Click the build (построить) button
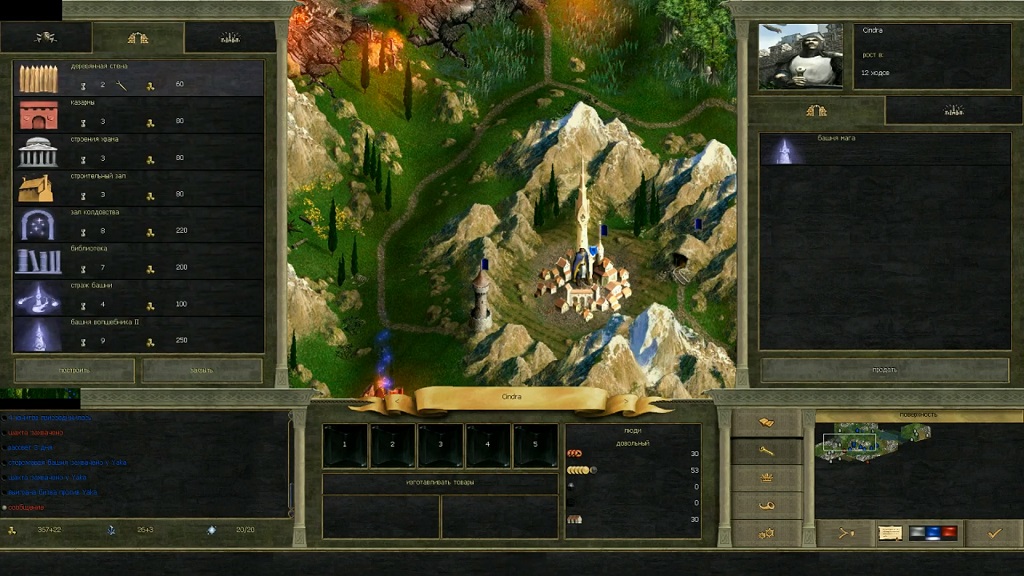The width and height of the screenshot is (1024, 576). click(x=75, y=370)
